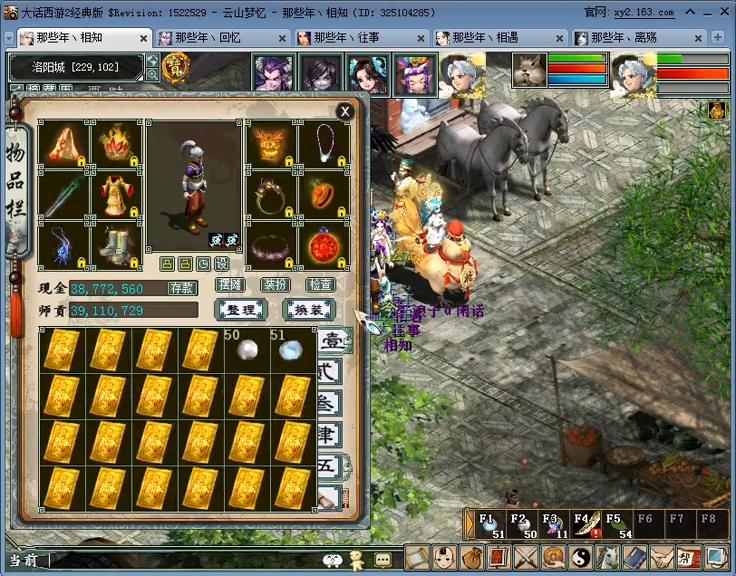Close the inventory panel with the X
Screen dimensions: 736x576
[345, 111]
